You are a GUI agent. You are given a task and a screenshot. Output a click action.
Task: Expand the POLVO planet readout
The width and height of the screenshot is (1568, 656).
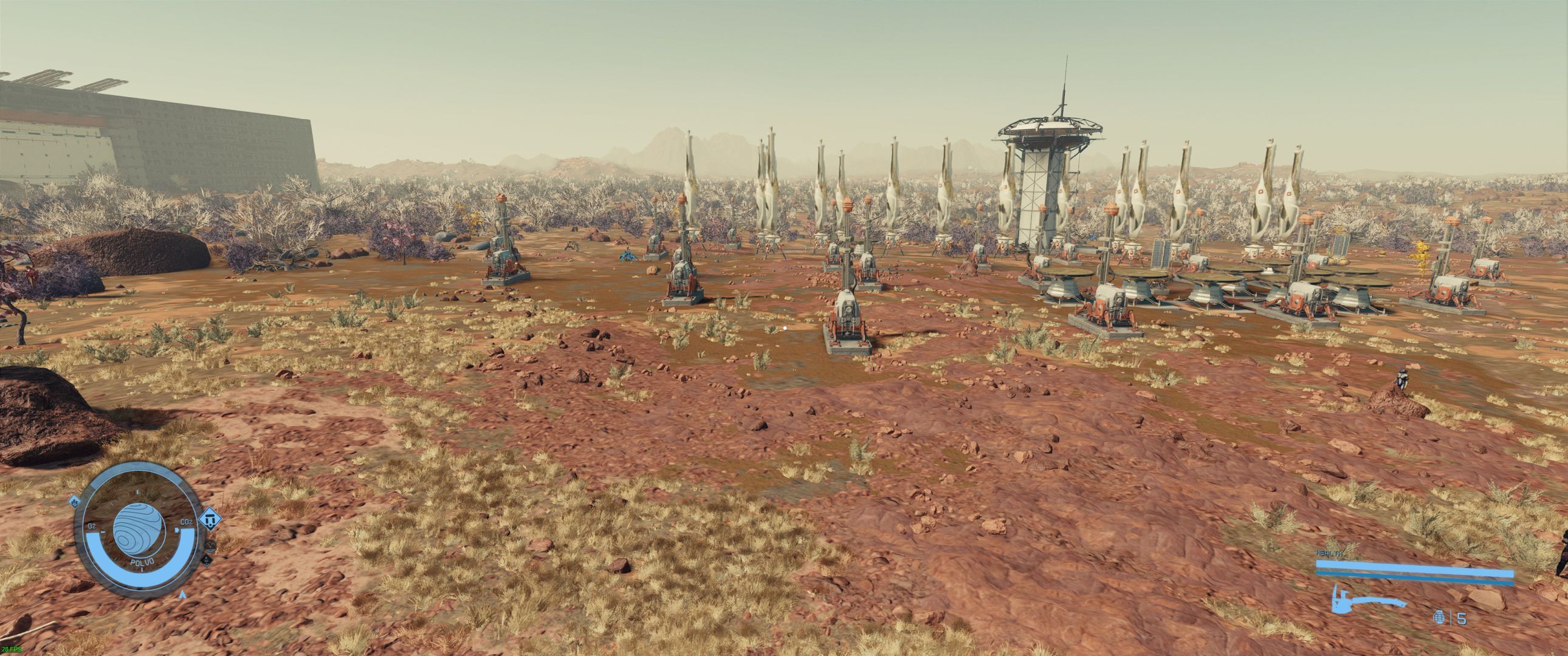142,562
